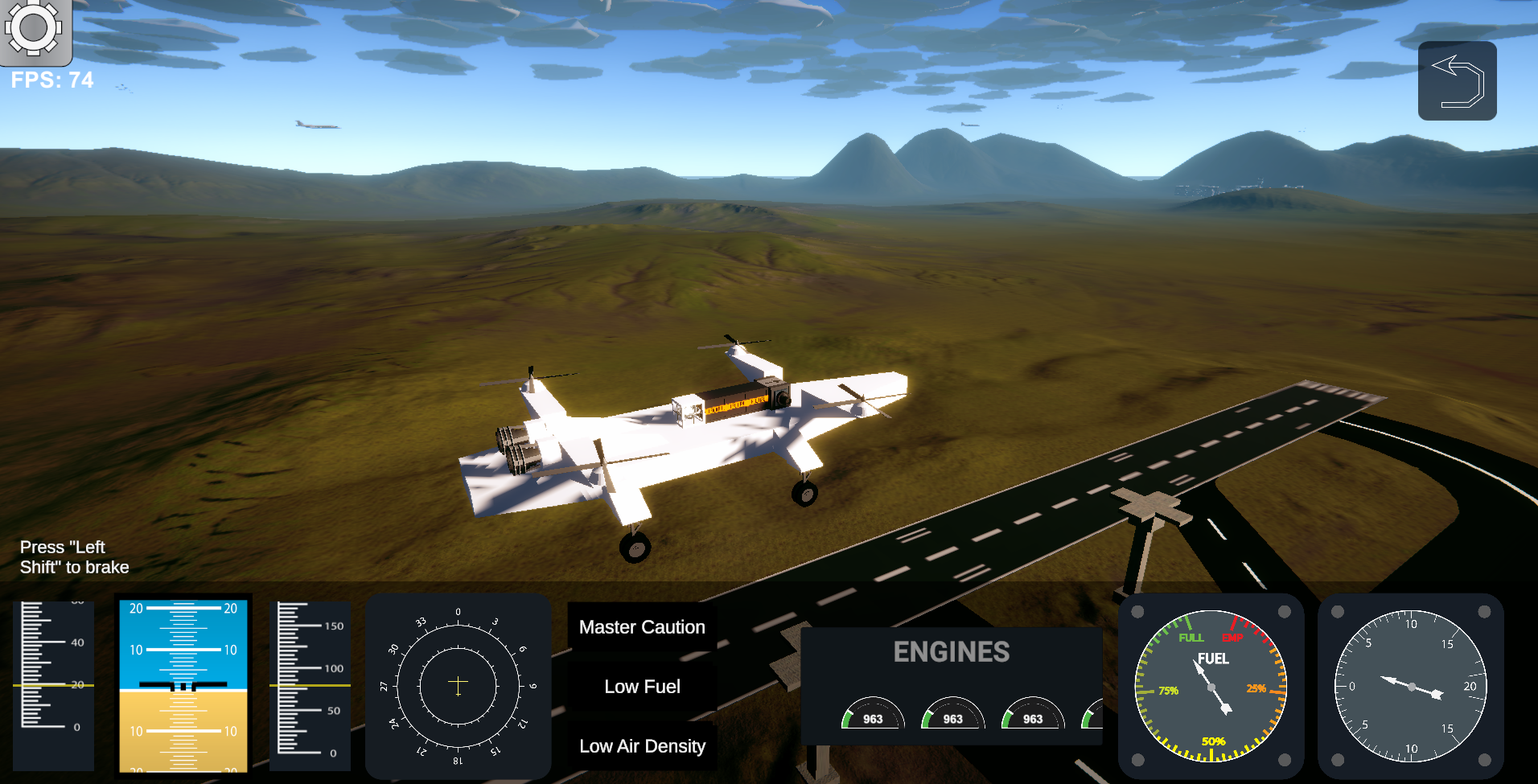Select the first engine gauge reading 963
Screen dimensions: 1538x784
point(873,718)
